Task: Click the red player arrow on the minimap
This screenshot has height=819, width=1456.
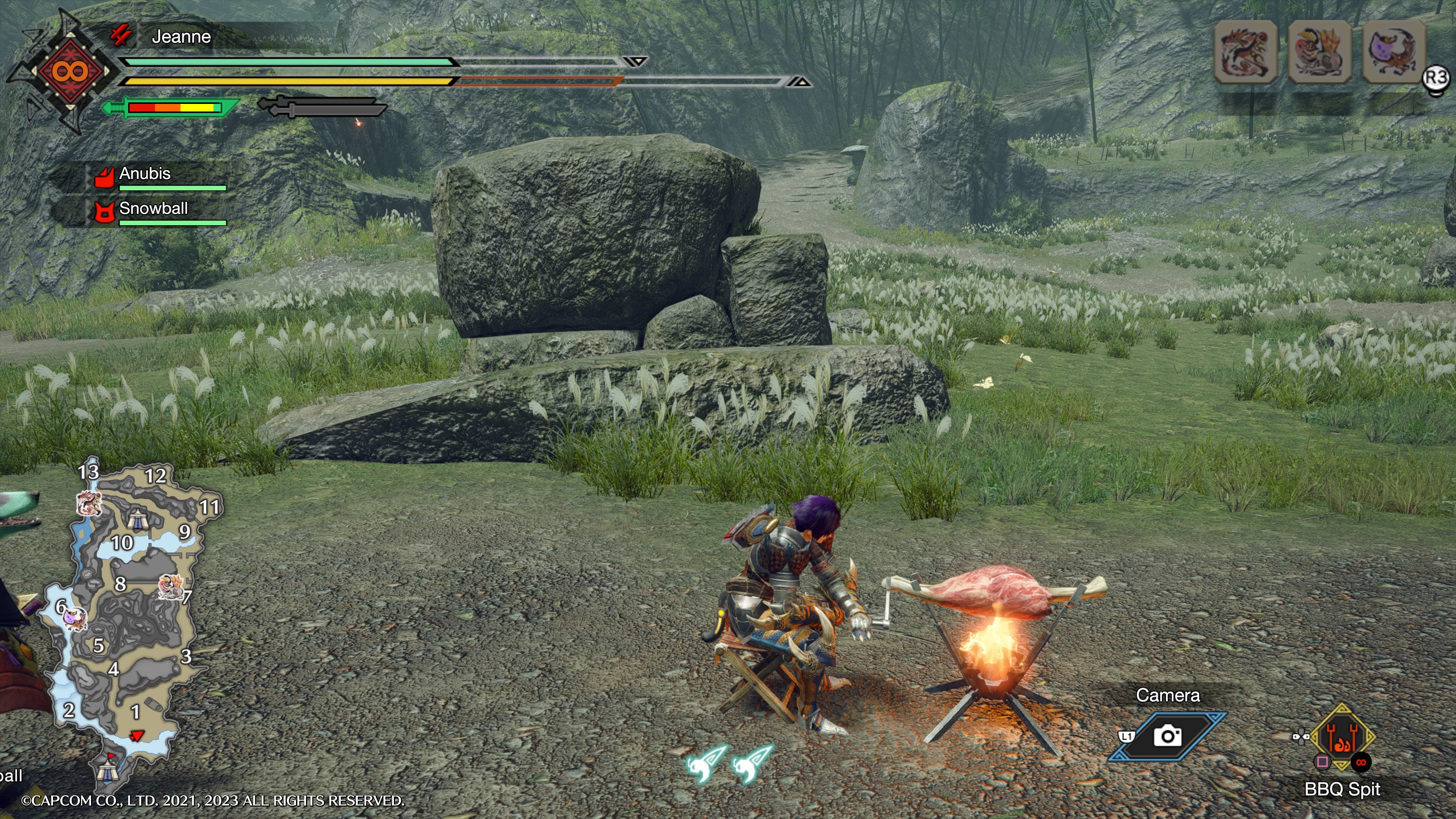Action: (x=137, y=735)
